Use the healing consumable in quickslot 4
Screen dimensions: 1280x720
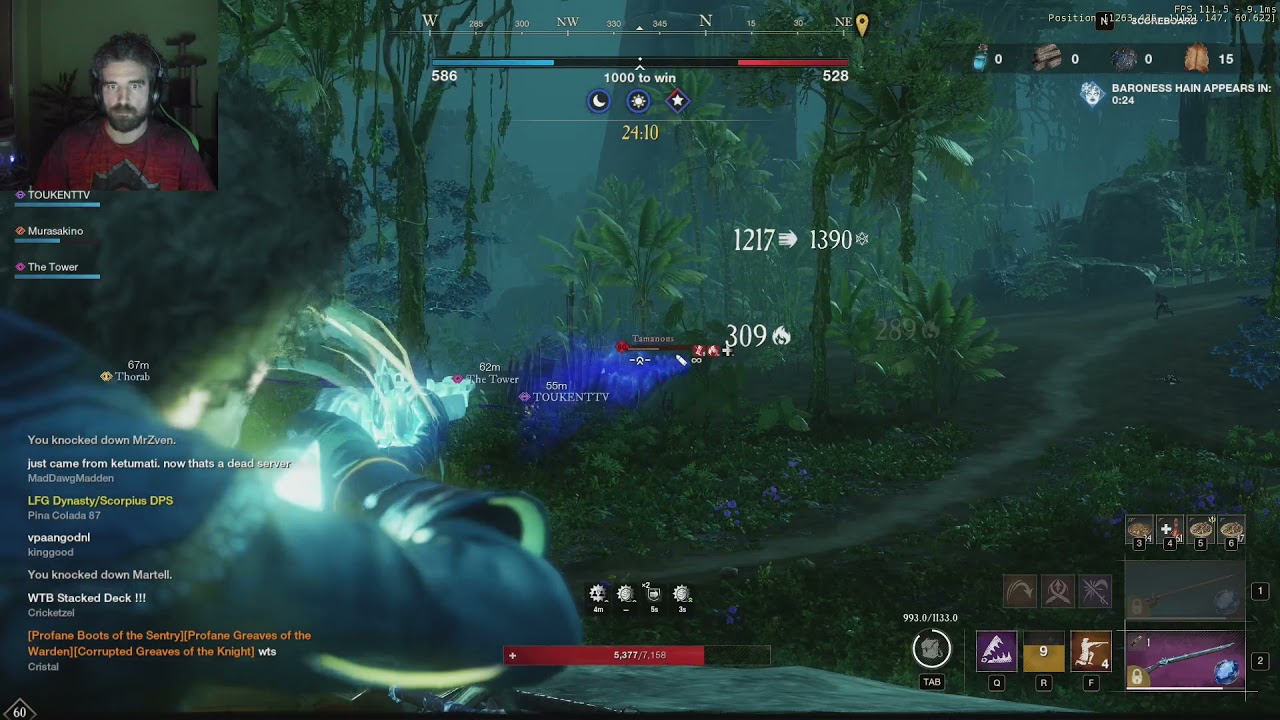pos(1169,530)
